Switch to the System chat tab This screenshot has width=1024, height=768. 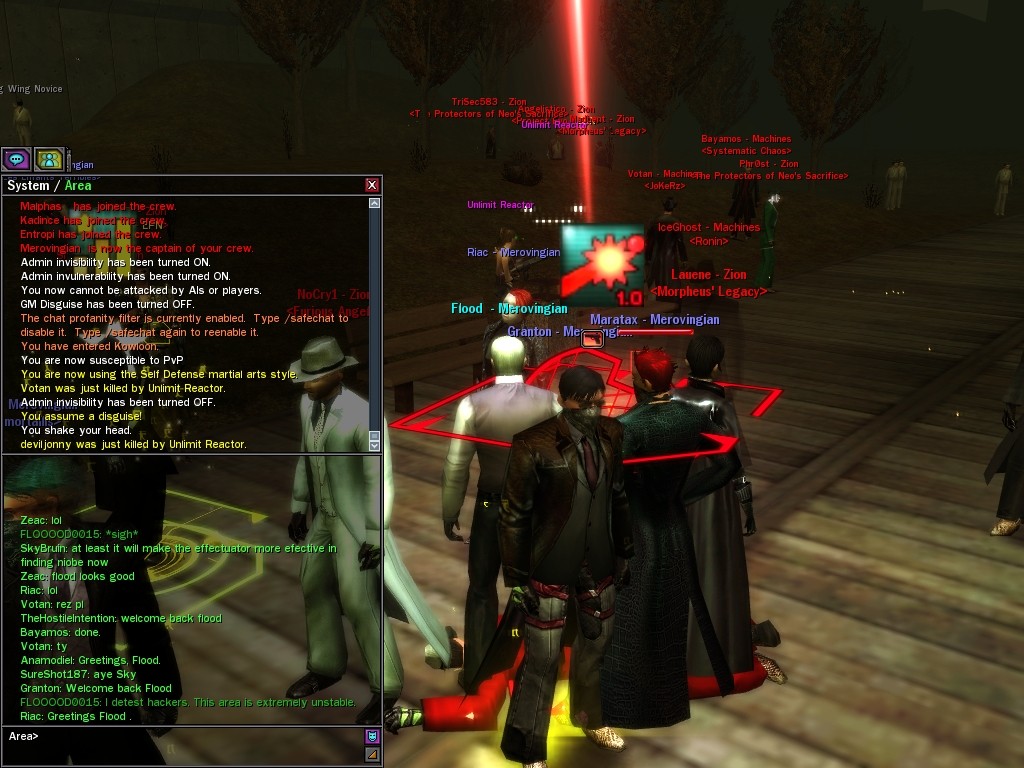coord(28,185)
